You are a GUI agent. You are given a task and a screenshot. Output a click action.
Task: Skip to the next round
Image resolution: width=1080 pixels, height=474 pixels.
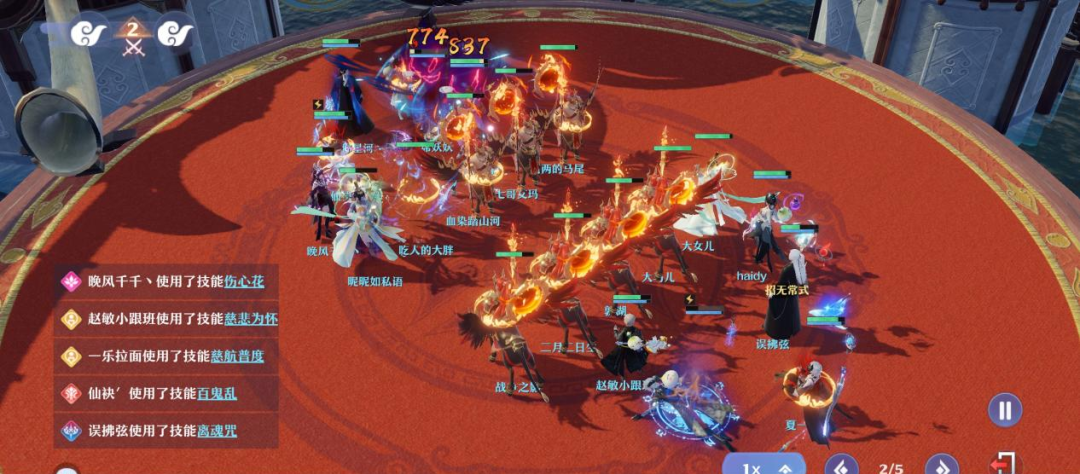(941, 466)
